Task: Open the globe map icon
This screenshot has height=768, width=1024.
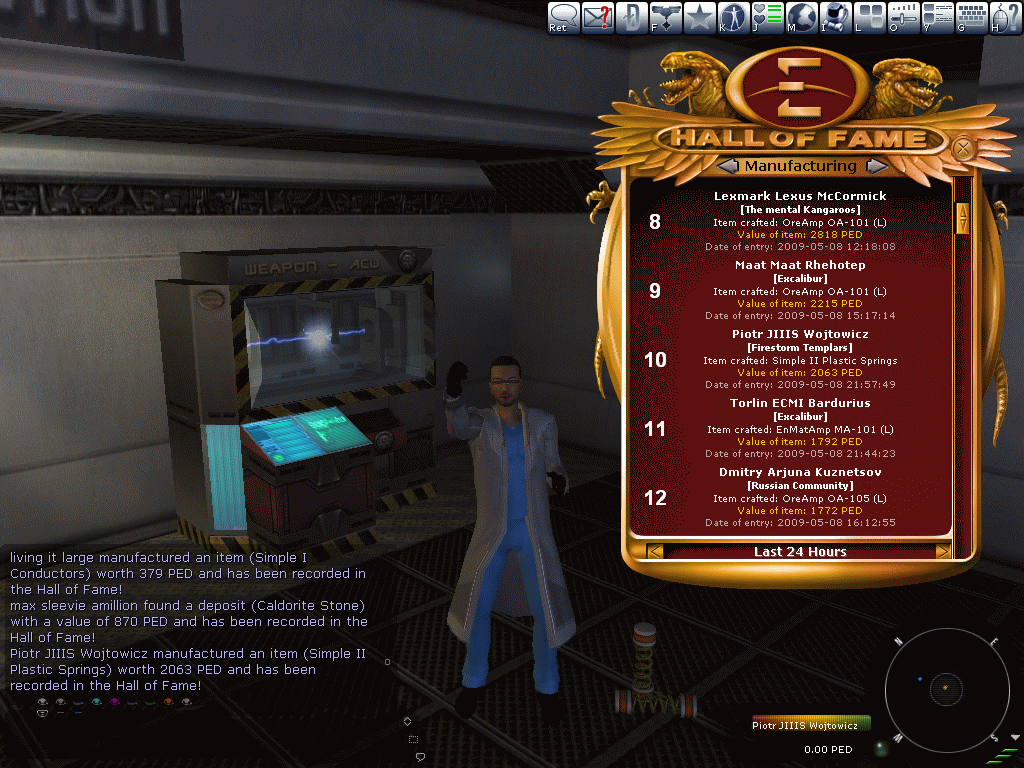Action: point(802,17)
